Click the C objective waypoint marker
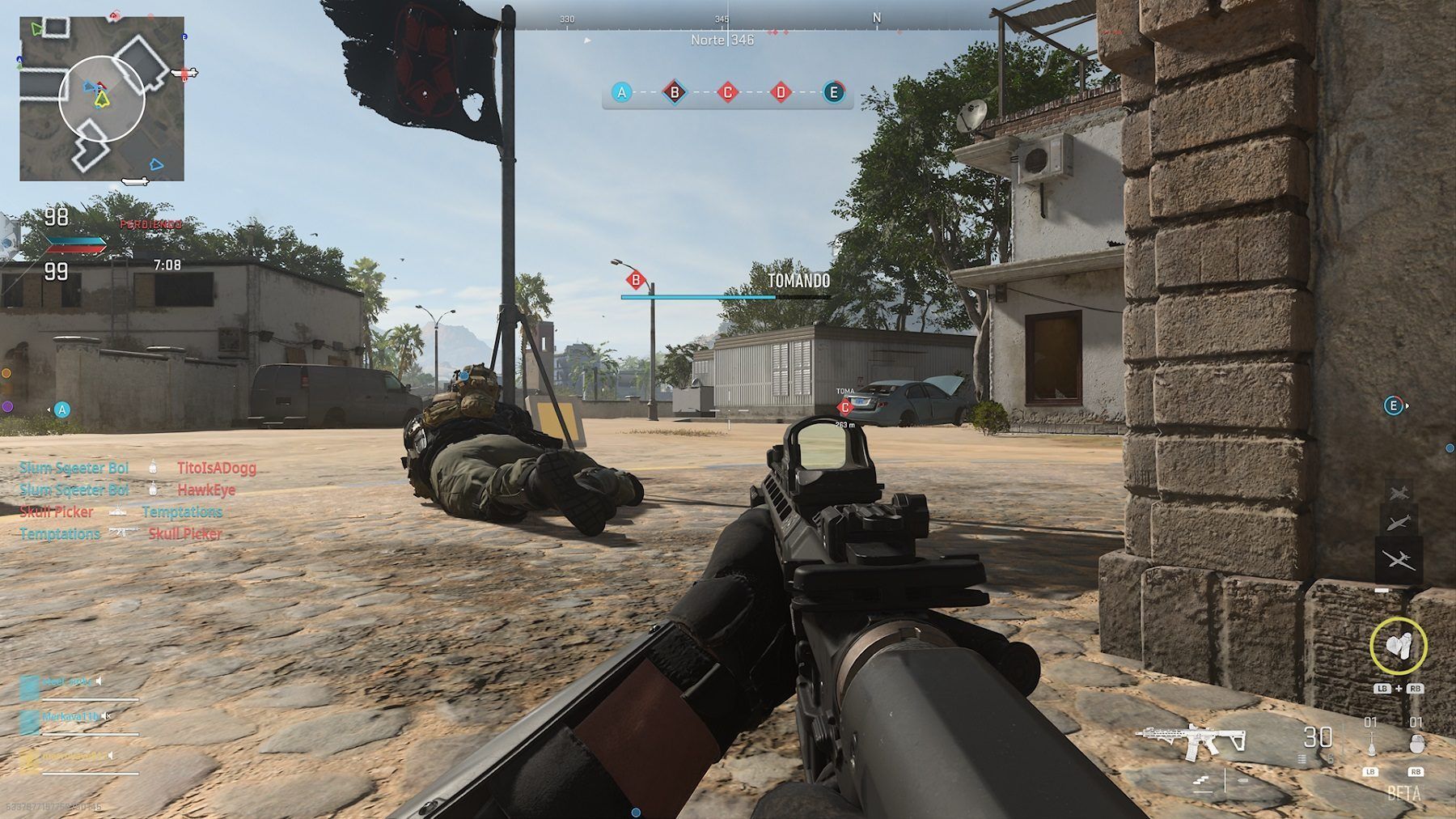This screenshot has height=819, width=1456. [x=845, y=407]
